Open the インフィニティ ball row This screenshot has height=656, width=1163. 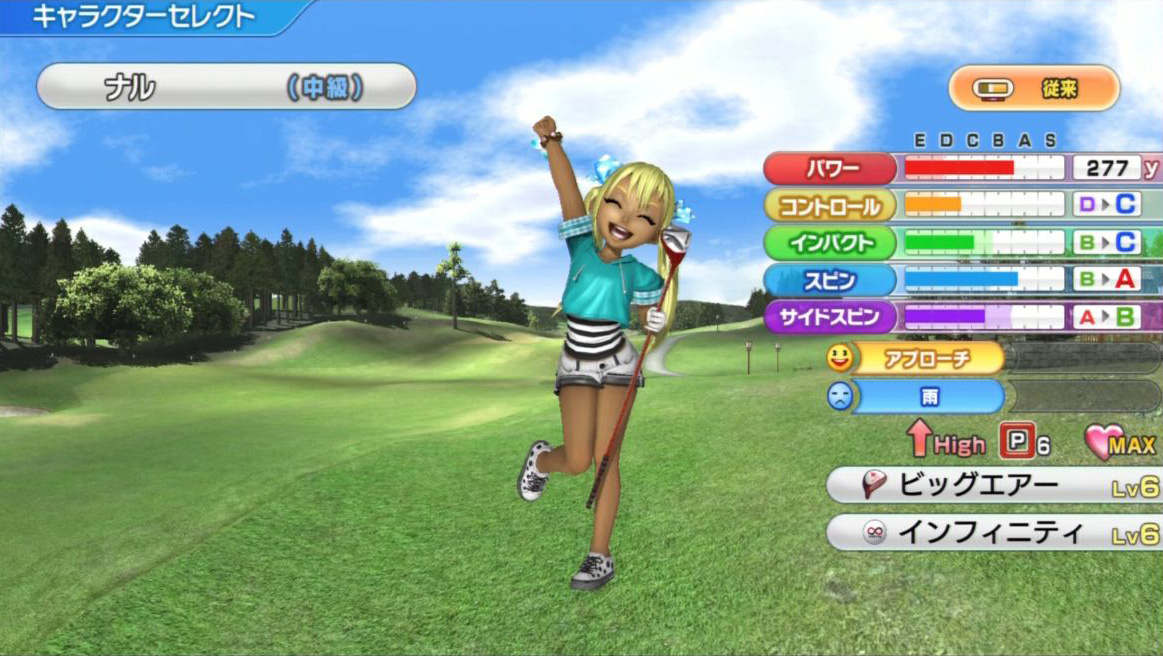click(x=993, y=533)
